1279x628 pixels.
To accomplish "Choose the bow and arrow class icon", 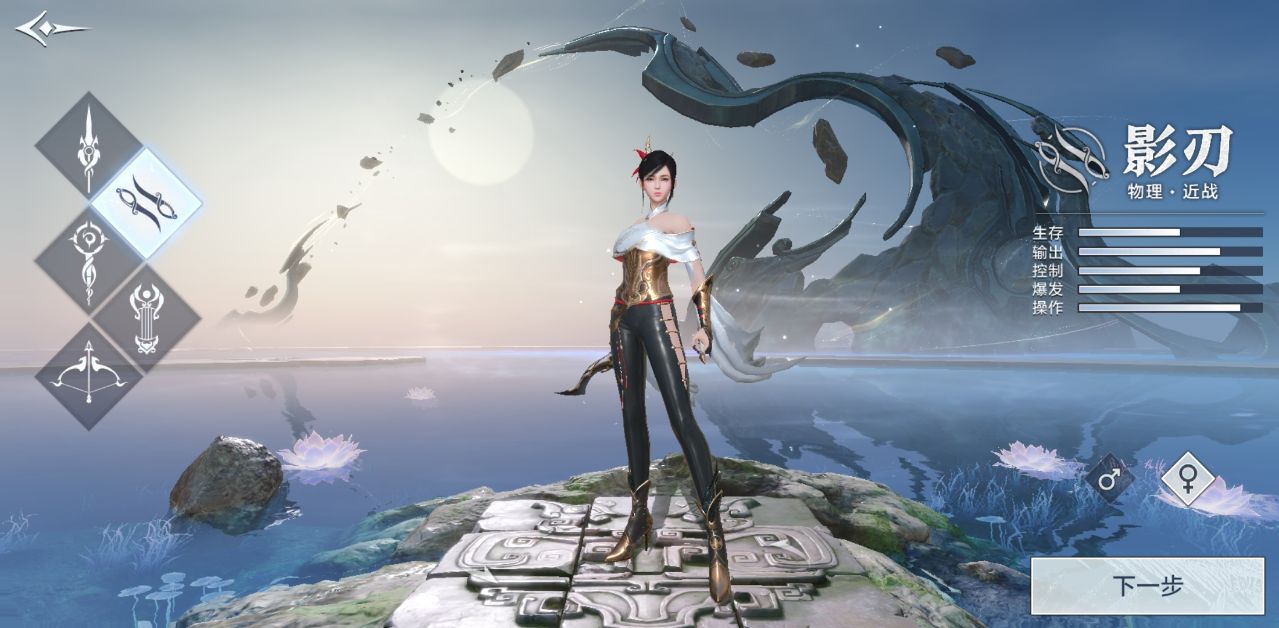I will pyautogui.click(x=89, y=376).
